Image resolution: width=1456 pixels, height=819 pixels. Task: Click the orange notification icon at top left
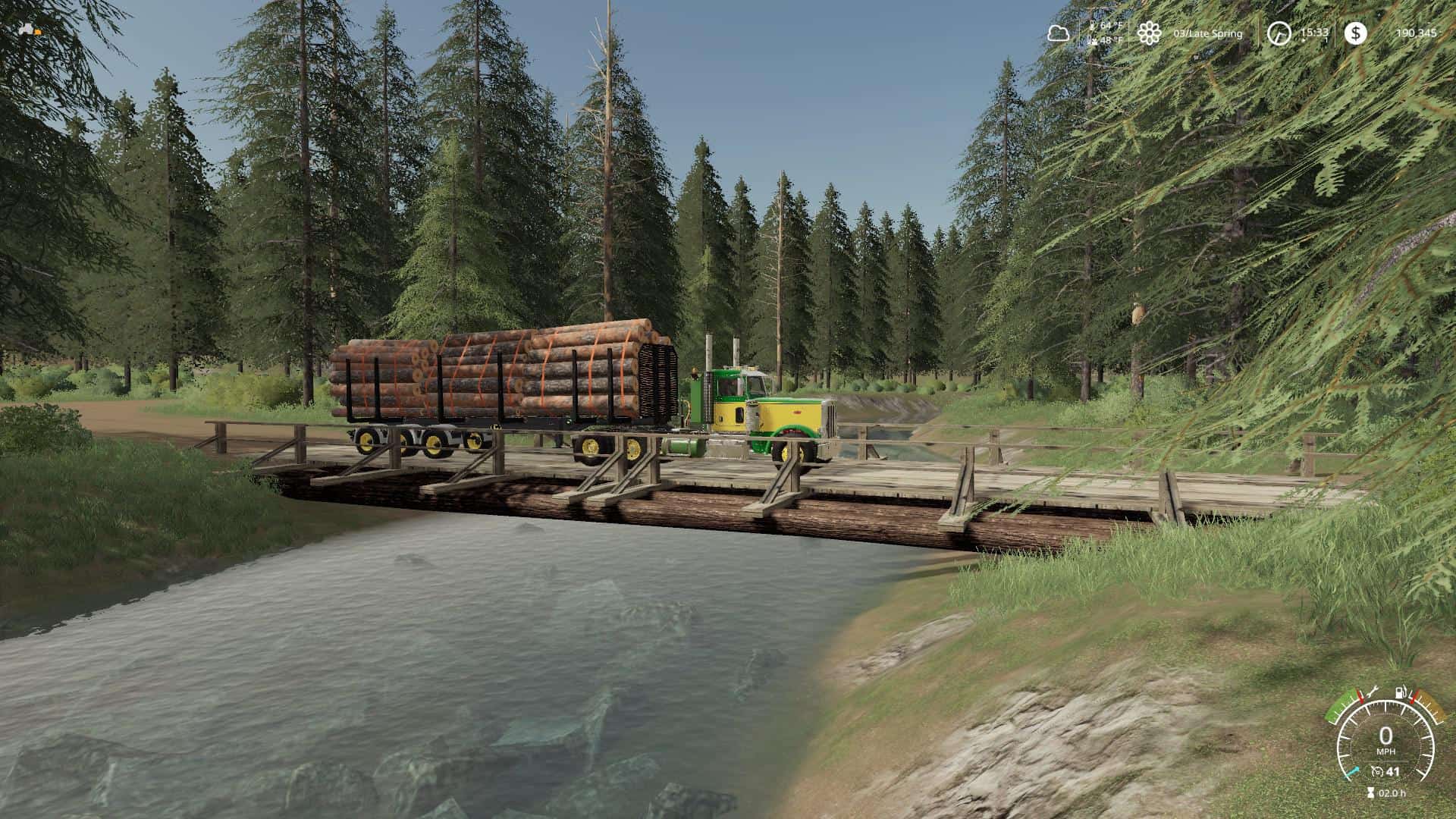(36, 31)
